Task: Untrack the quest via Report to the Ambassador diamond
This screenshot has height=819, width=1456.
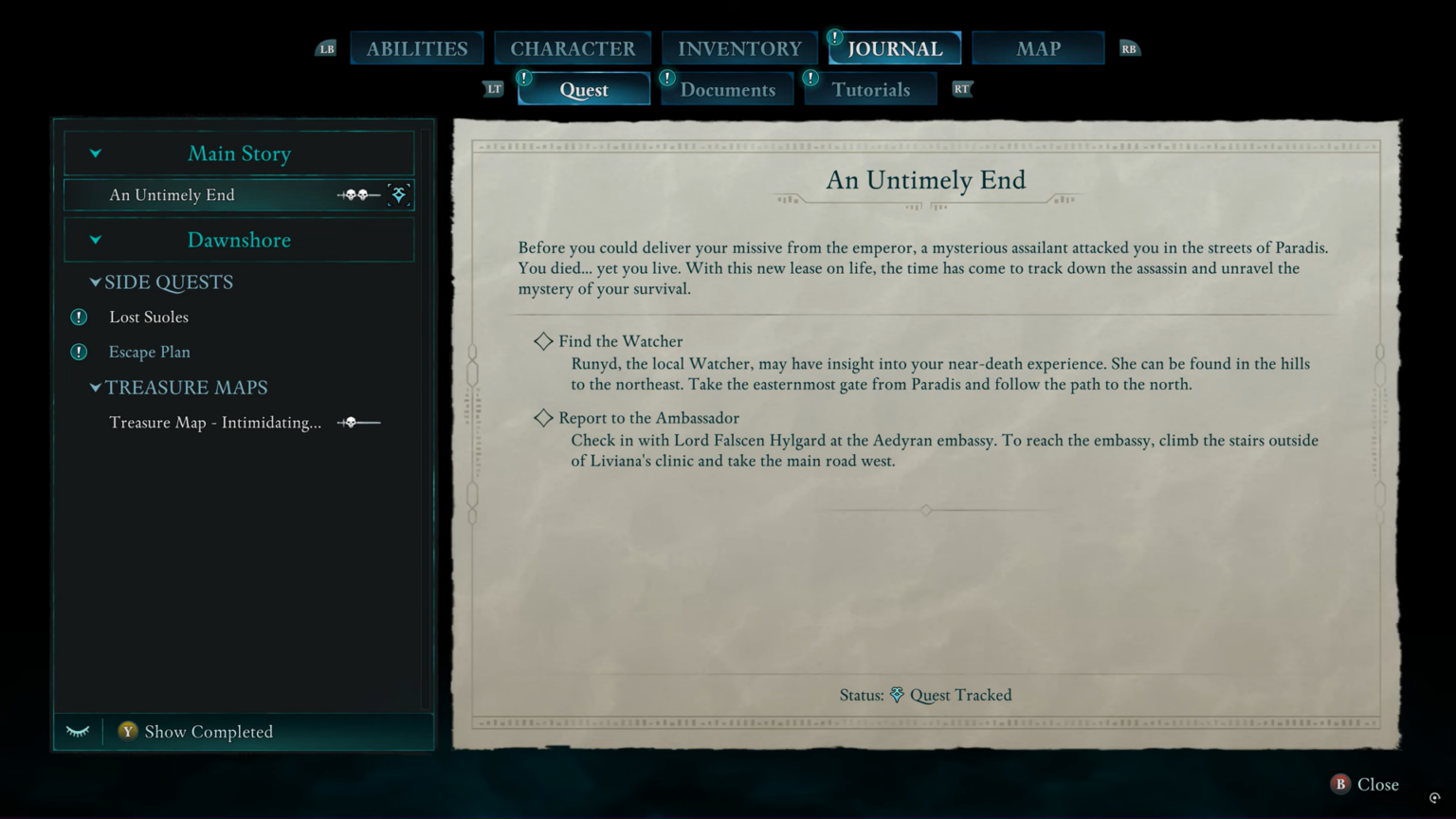Action: point(544,417)
